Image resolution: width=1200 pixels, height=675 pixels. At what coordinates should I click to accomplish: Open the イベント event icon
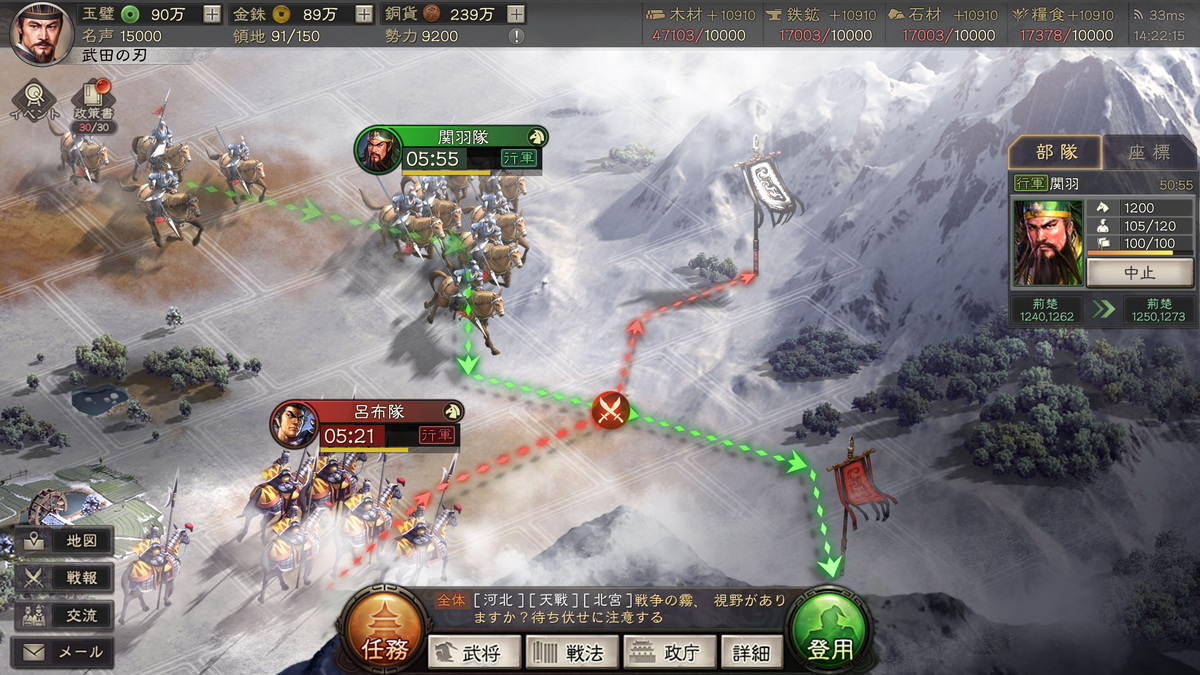coord(33,101)
